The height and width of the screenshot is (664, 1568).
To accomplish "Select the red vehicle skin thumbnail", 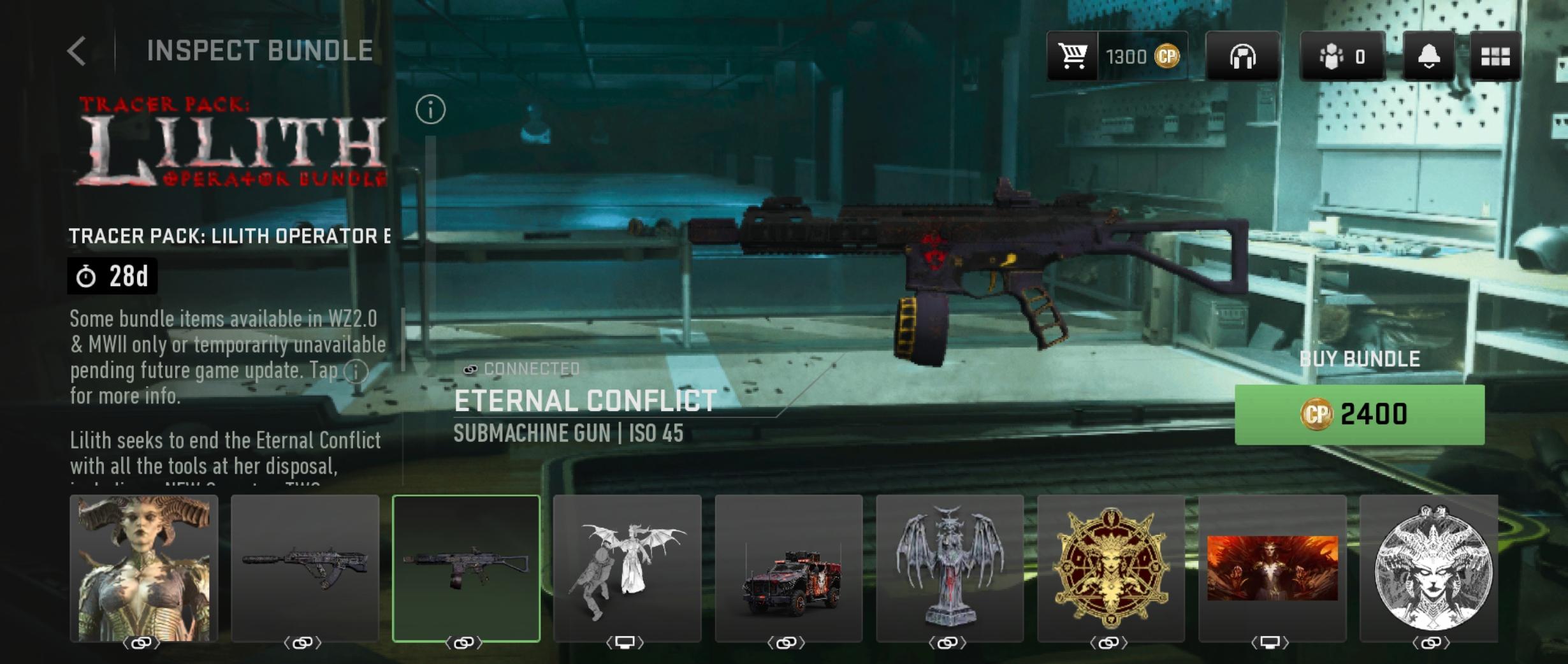I will pos(788,568).
